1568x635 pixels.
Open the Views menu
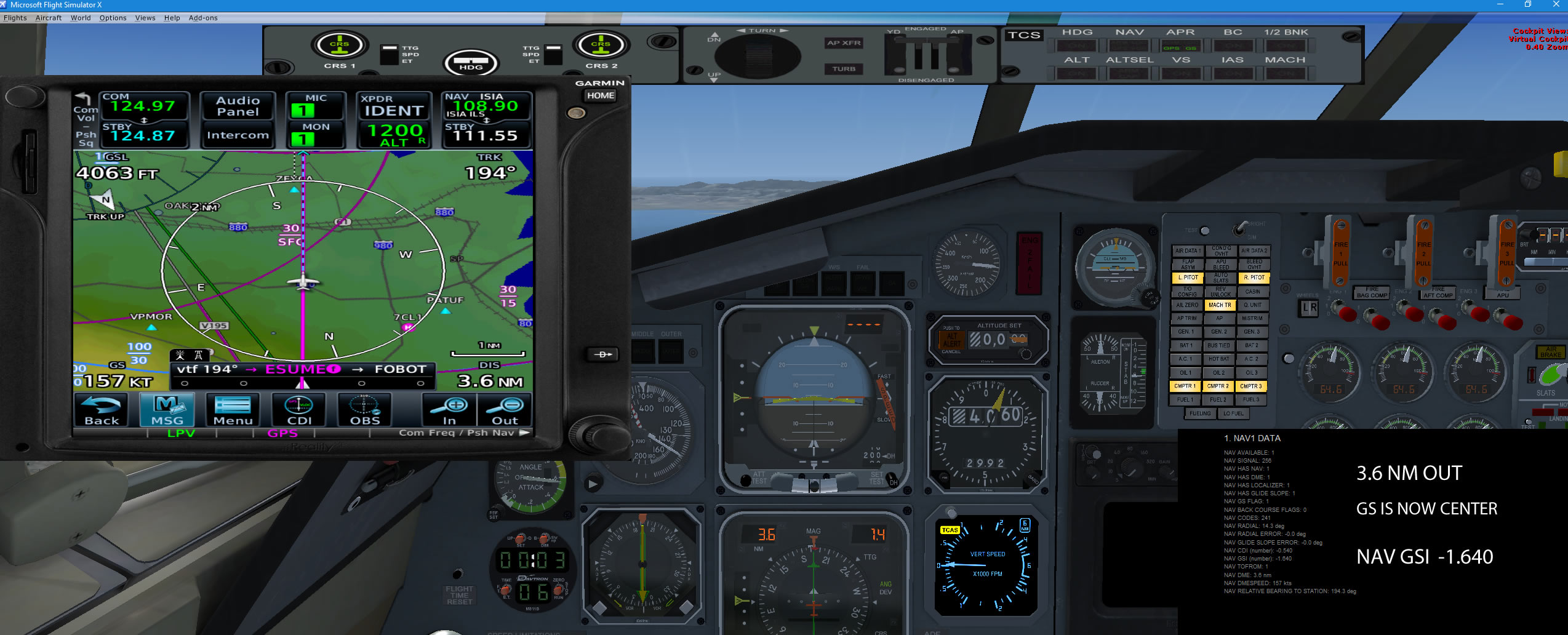[x=145, y=18]
